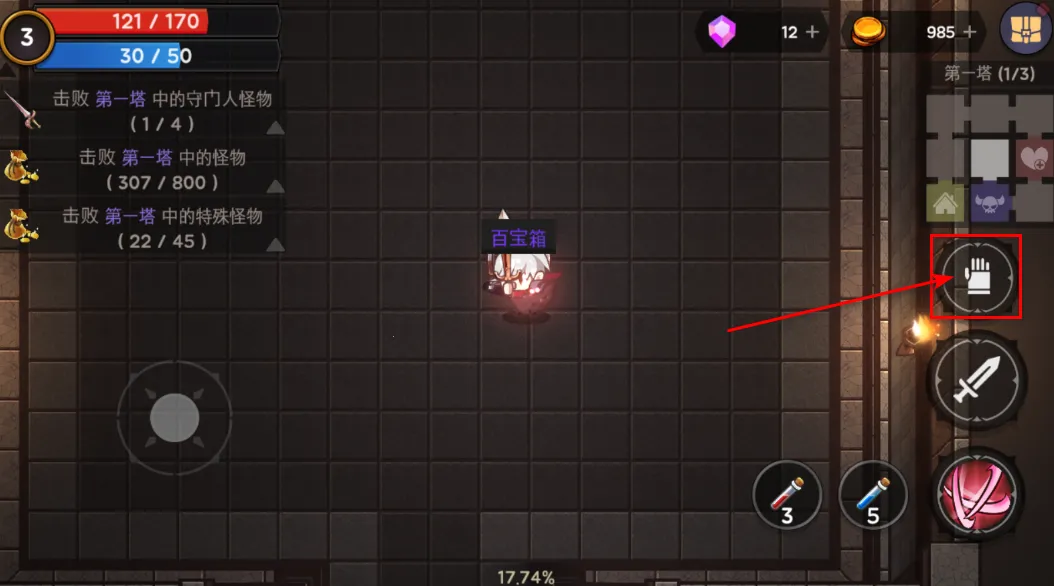
Task: Add more purple gems with the plus
Action: click(812, 32)
